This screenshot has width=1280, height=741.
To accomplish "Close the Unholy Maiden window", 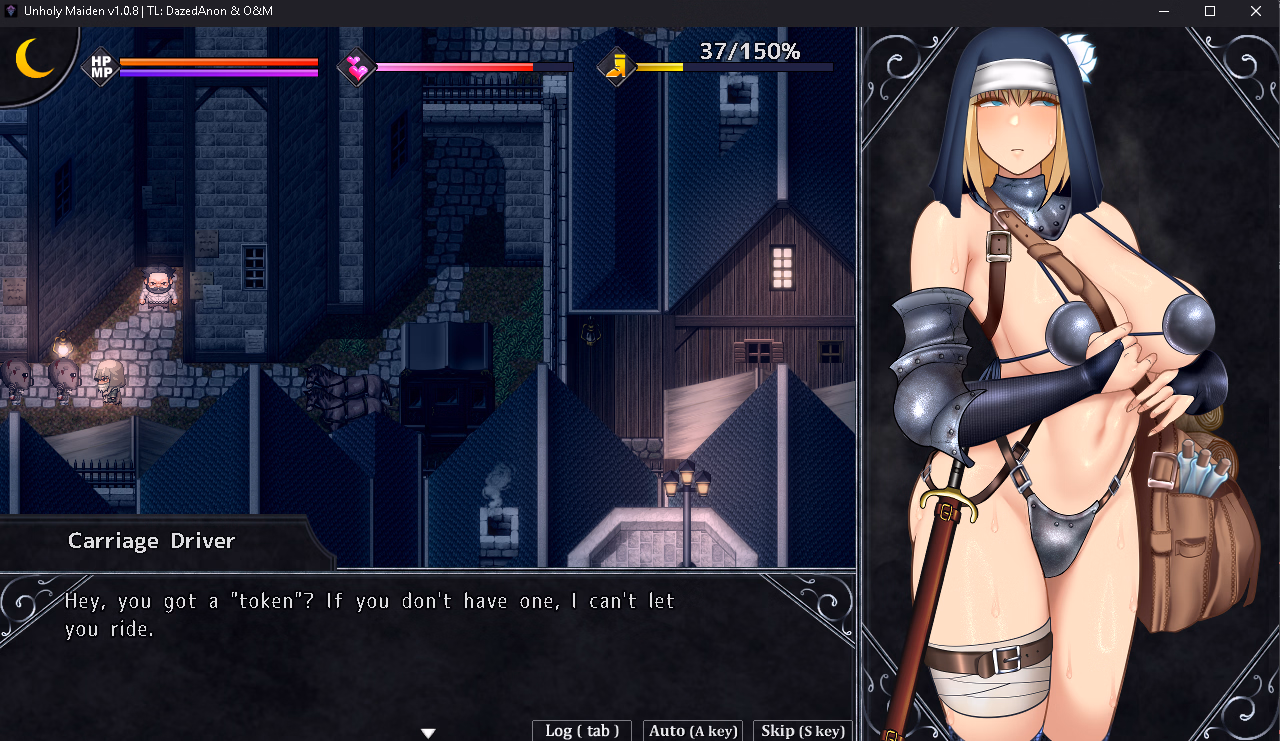I will coord(1256,11).
